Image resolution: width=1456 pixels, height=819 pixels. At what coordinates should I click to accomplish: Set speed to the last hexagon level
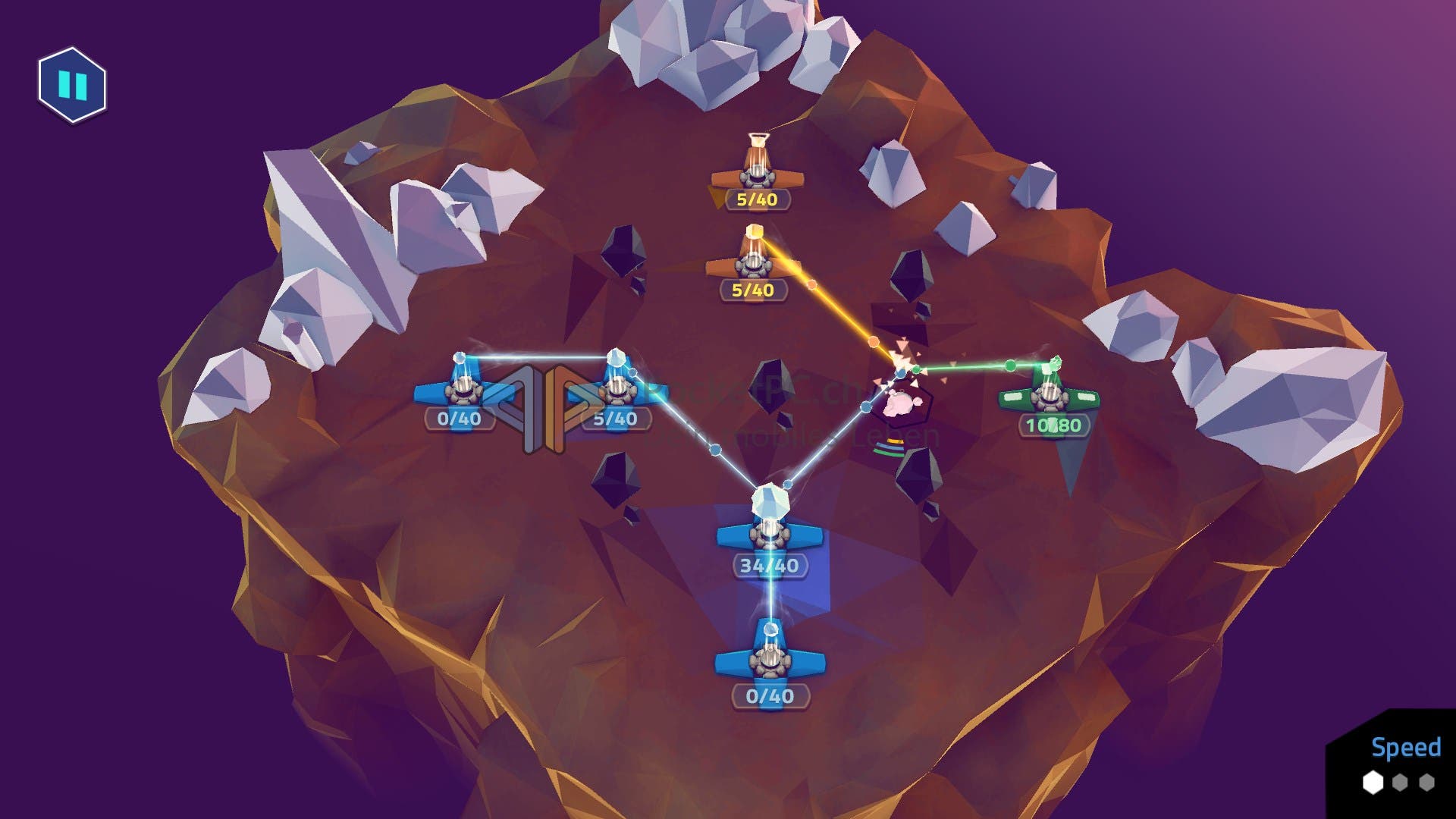(1427, 782)
